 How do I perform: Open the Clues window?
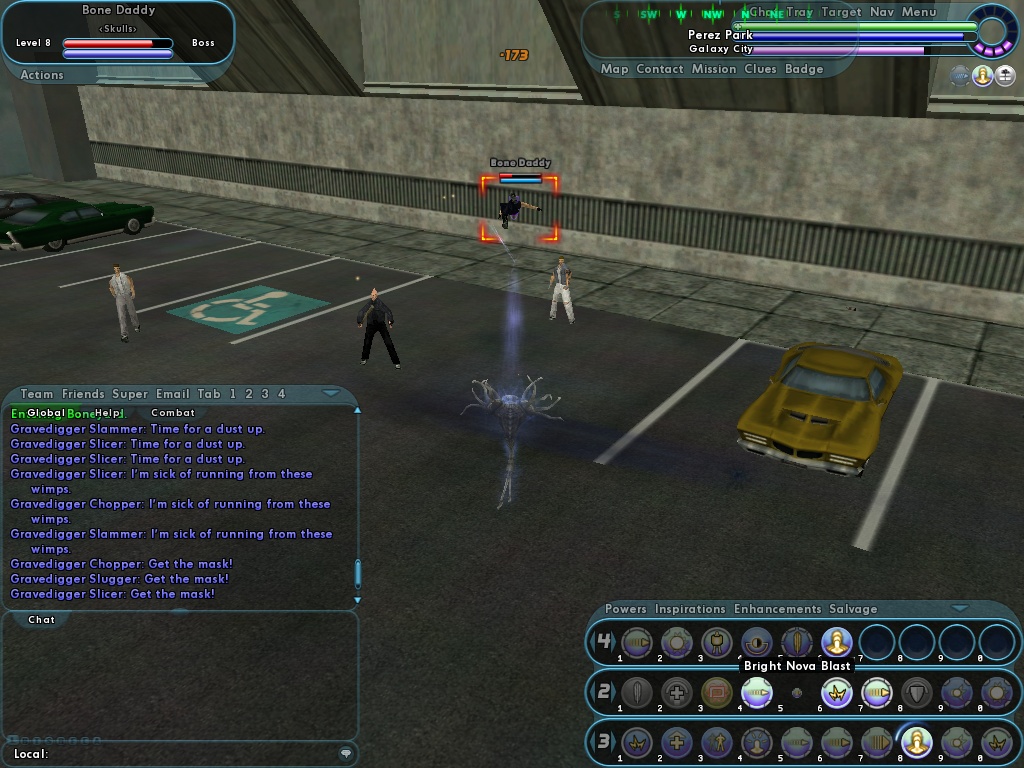tap(761, 69)
